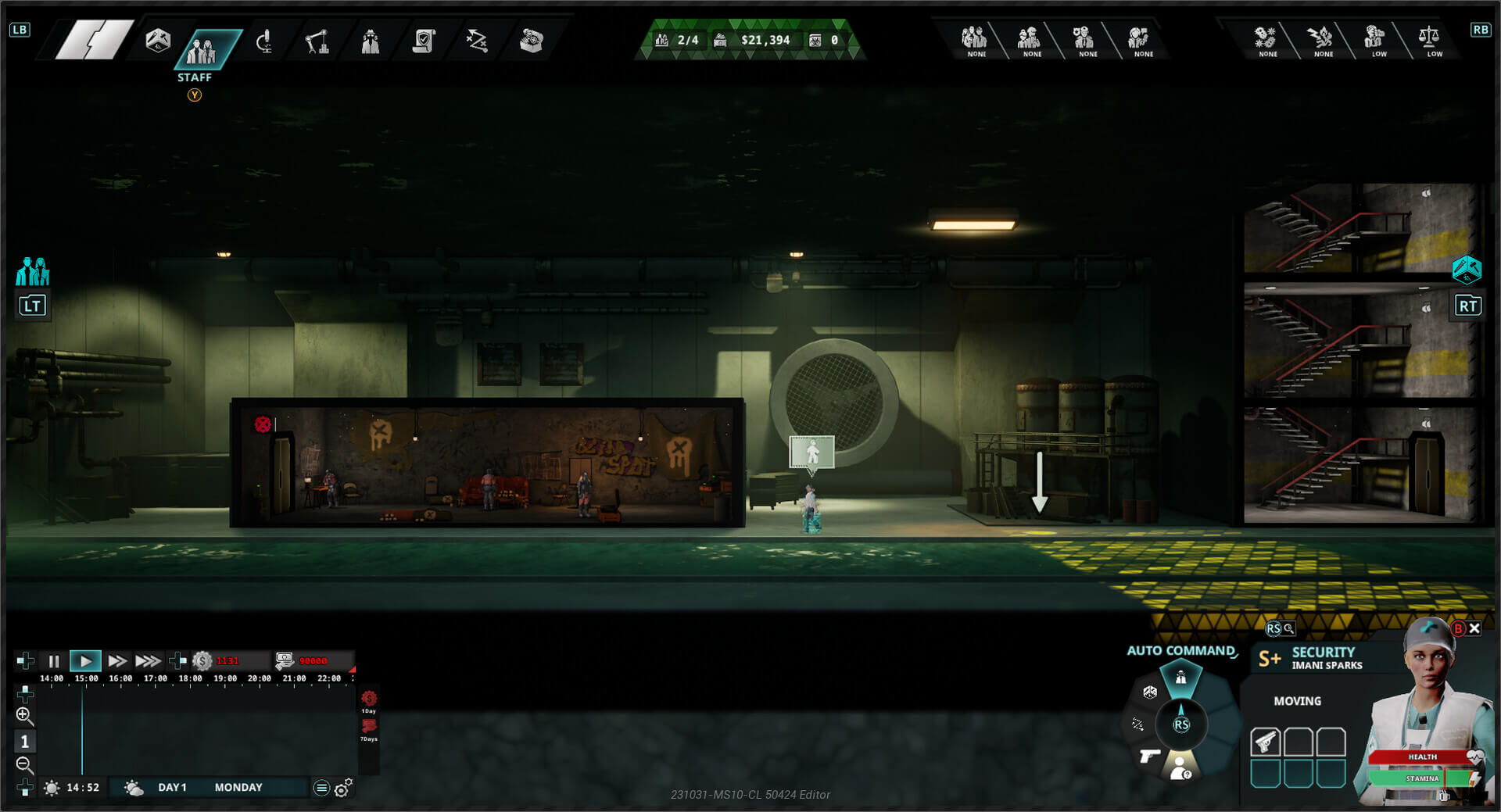Pause the game time

pos(53,661)
